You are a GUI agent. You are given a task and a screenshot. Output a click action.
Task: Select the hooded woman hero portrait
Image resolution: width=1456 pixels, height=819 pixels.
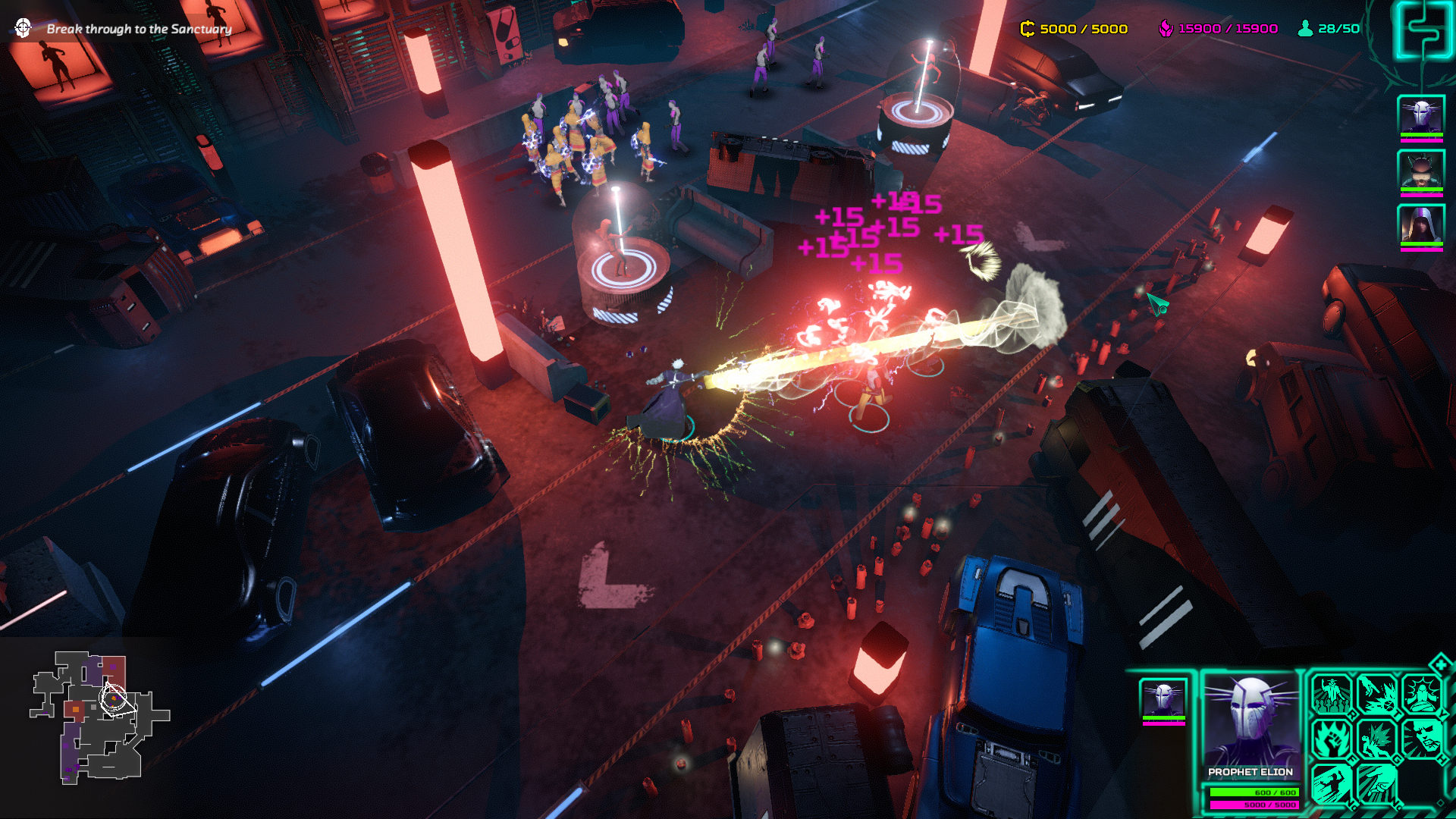pos(1420,224)
